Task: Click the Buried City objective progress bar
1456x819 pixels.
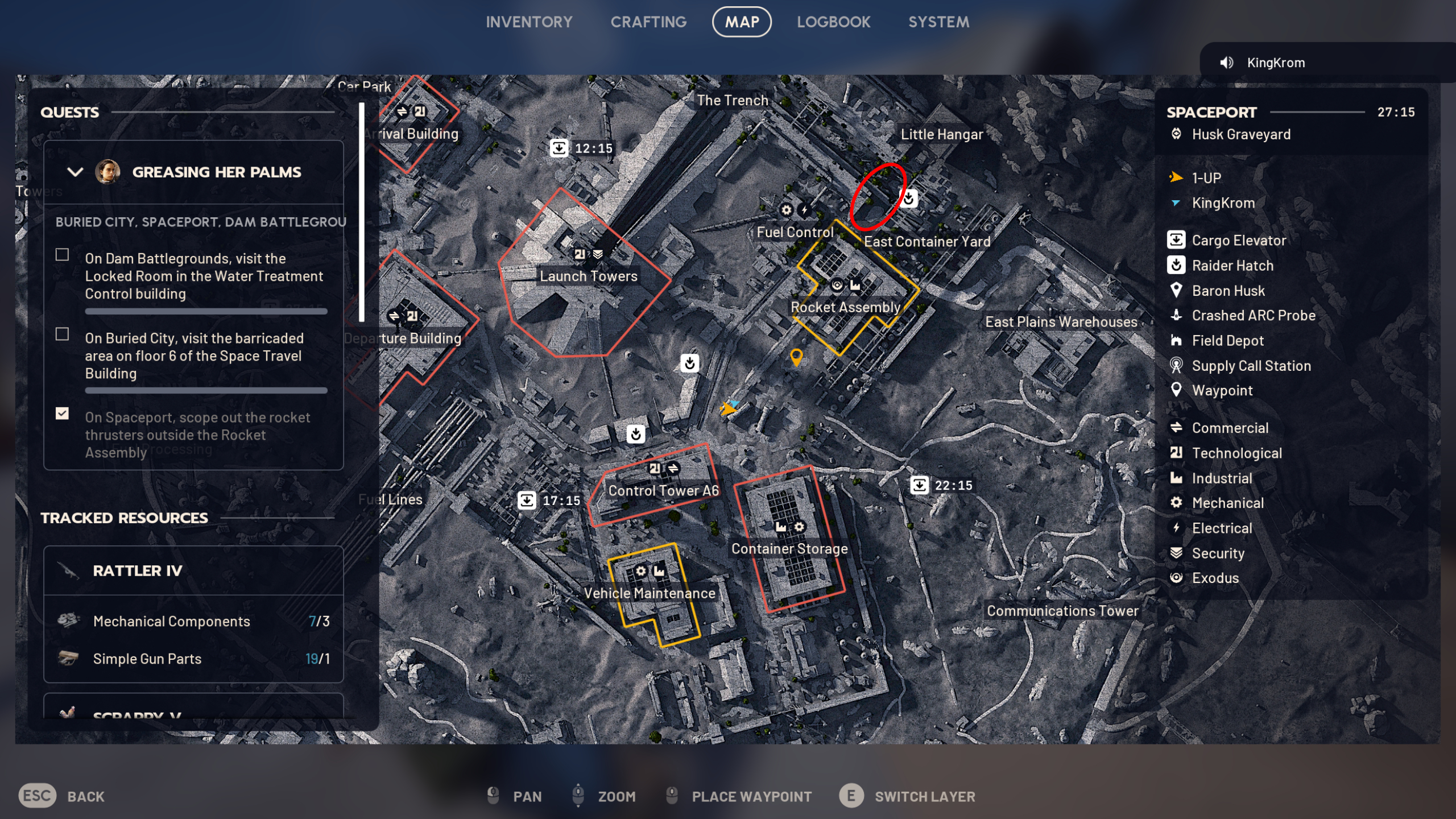Action: click(x=205, y=391)
